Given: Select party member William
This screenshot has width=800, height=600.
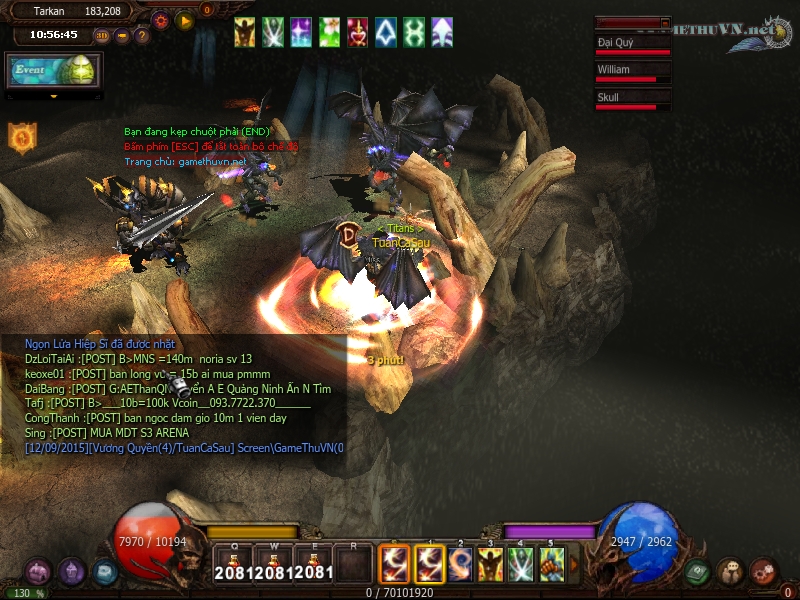Looking at the screenshot, I should pos(632,73).
